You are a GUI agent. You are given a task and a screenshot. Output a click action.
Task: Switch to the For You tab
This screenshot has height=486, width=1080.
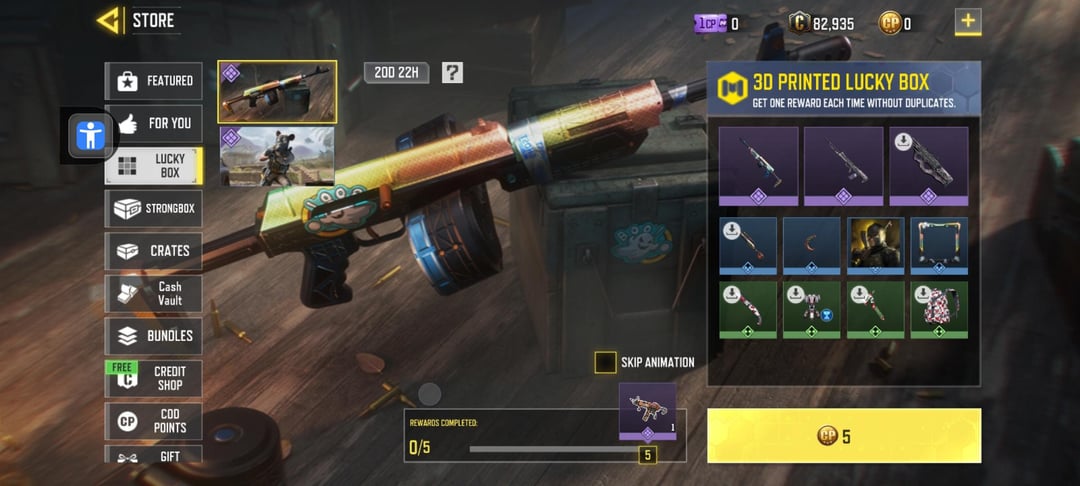[x=154, y=123]
